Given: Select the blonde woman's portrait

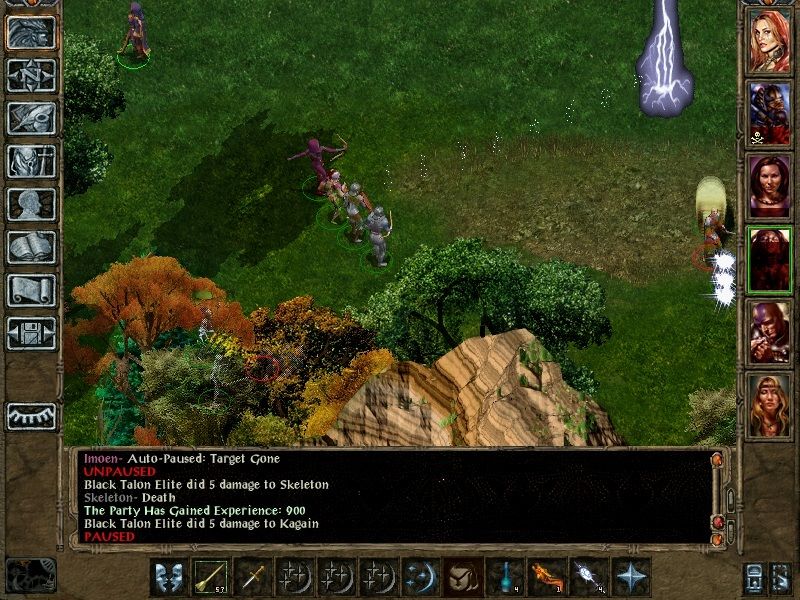Looking at the screenshot, I should coord(769,406).
